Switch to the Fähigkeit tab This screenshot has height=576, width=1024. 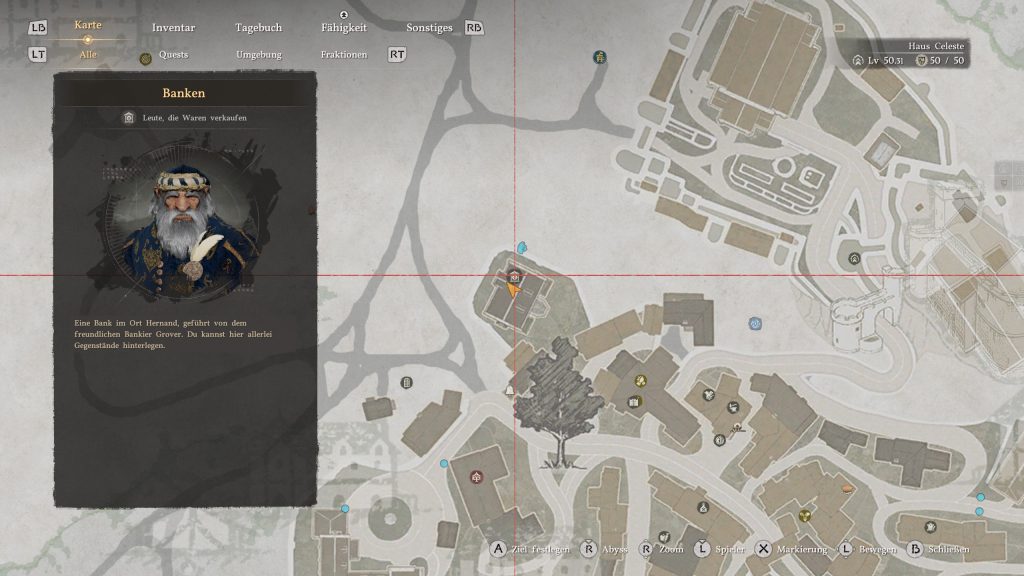(x=343, y=28)
